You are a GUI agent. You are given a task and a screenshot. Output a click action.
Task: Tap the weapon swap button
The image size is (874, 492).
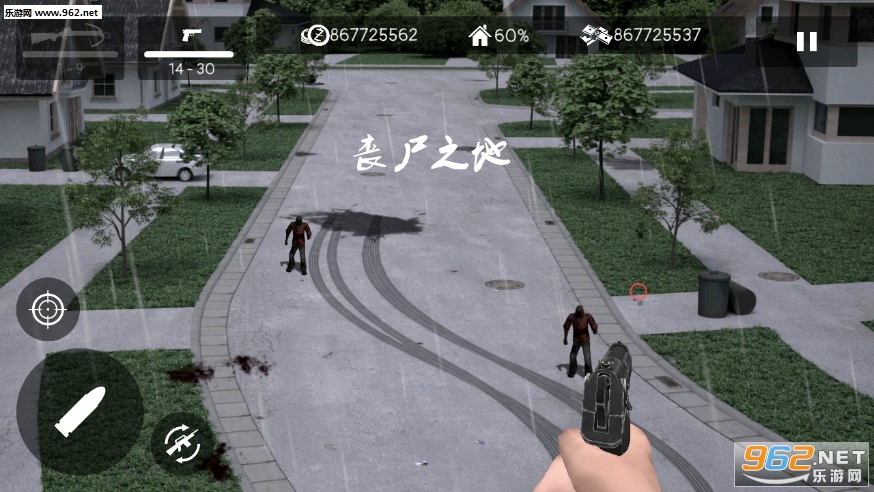point(182,441)
